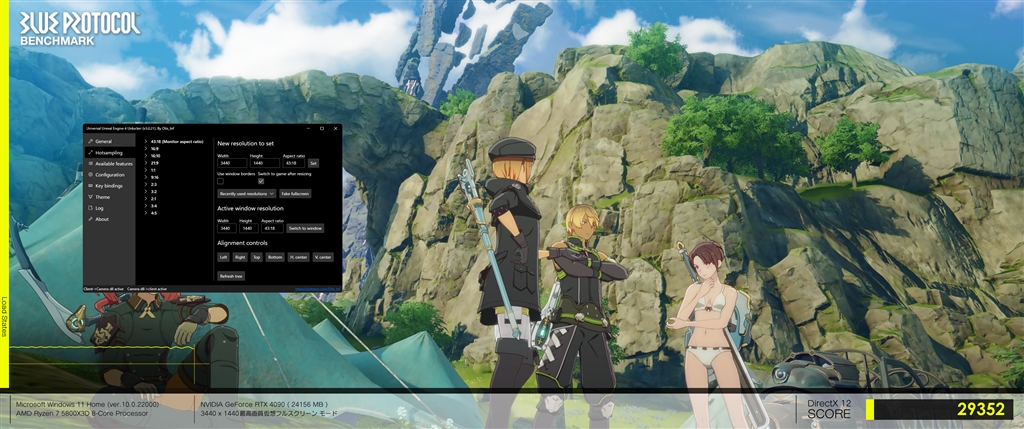Align the window with H. center
Screen dimensions: 1024x429
[x=298, y=257]
